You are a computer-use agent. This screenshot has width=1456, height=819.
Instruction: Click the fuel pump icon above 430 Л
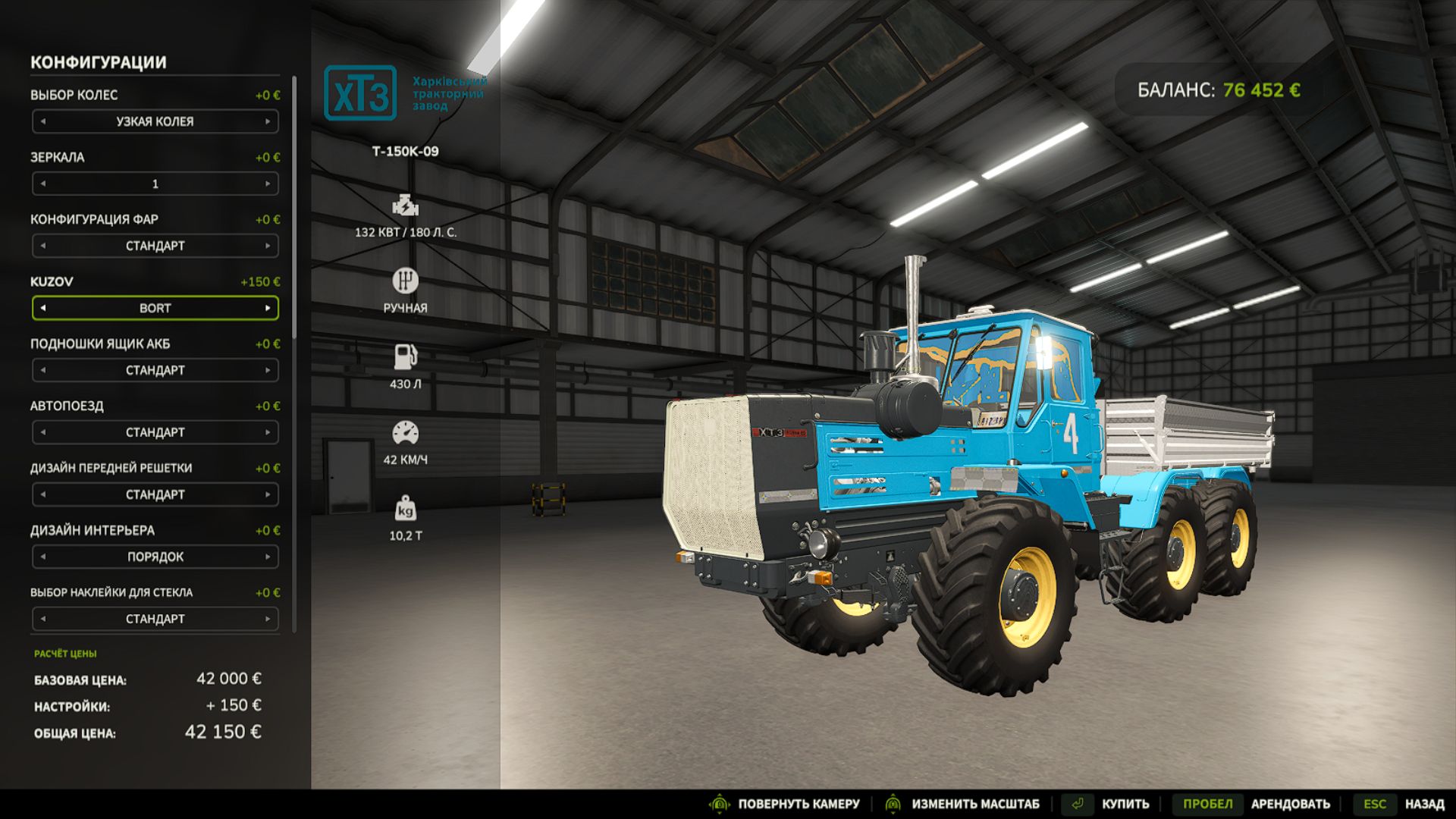[x=407, y=355]
